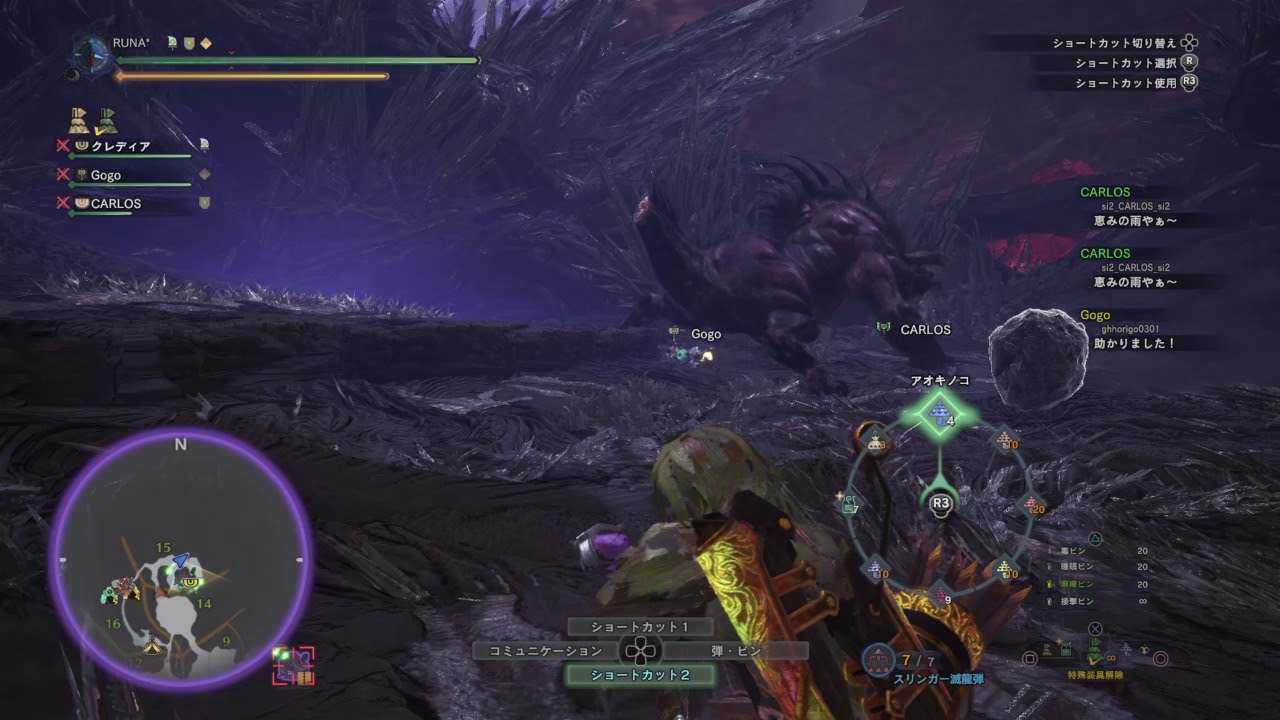
Task: Switch to the 弾・ビン shortcut panel
Action: pyautogui.click(x=733, y=650)
